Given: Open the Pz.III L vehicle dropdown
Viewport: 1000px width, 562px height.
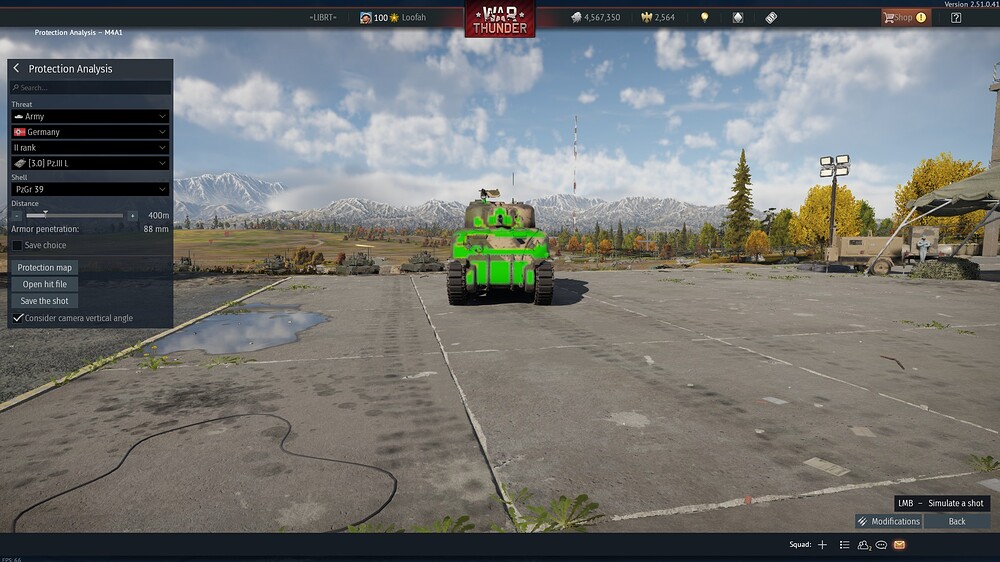Looking at the screenshot, I should [x=90, y=163].
